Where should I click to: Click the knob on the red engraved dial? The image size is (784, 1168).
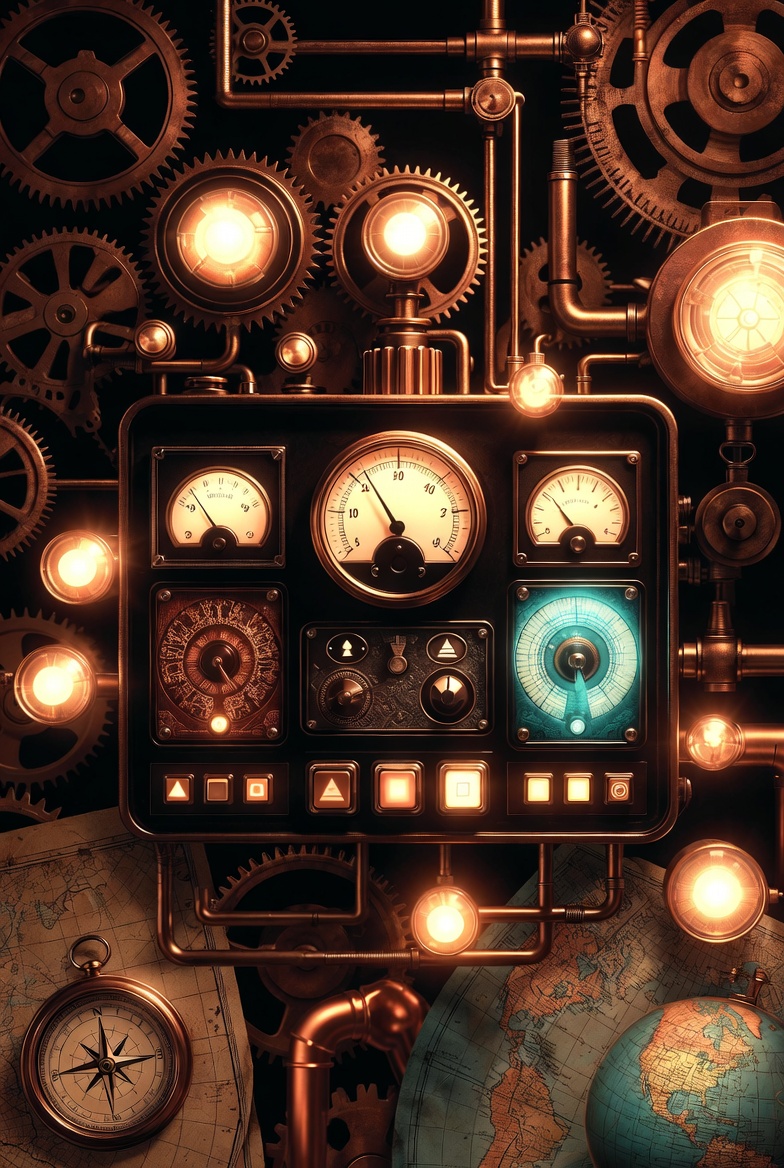[216, 660]
